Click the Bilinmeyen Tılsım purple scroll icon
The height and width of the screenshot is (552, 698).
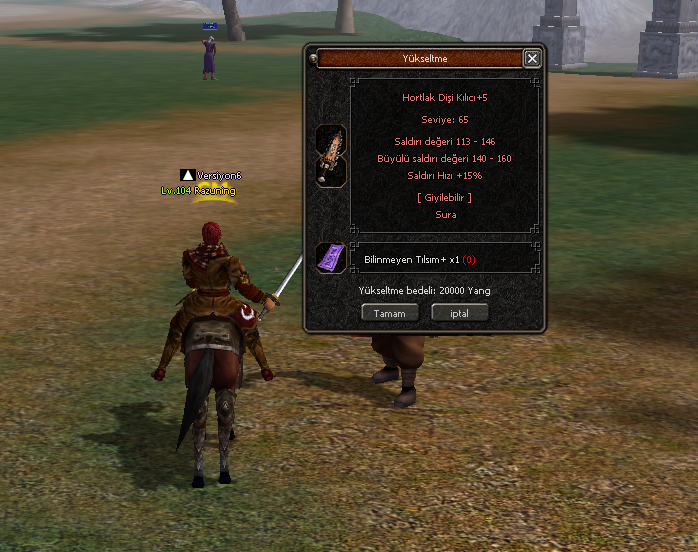tap(331, 258)
